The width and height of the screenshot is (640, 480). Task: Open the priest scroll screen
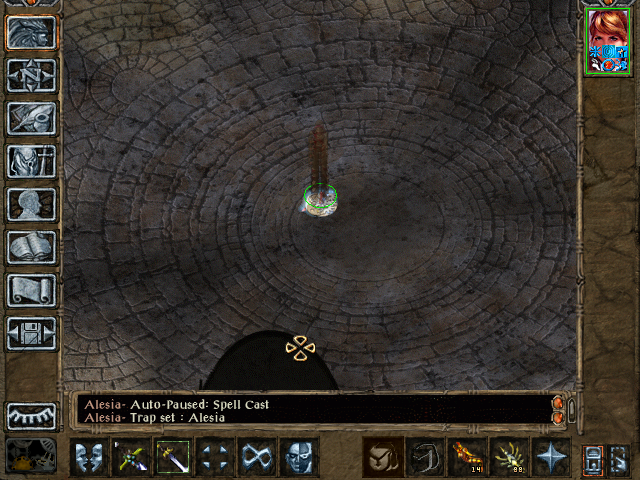(x=31, y=290)
